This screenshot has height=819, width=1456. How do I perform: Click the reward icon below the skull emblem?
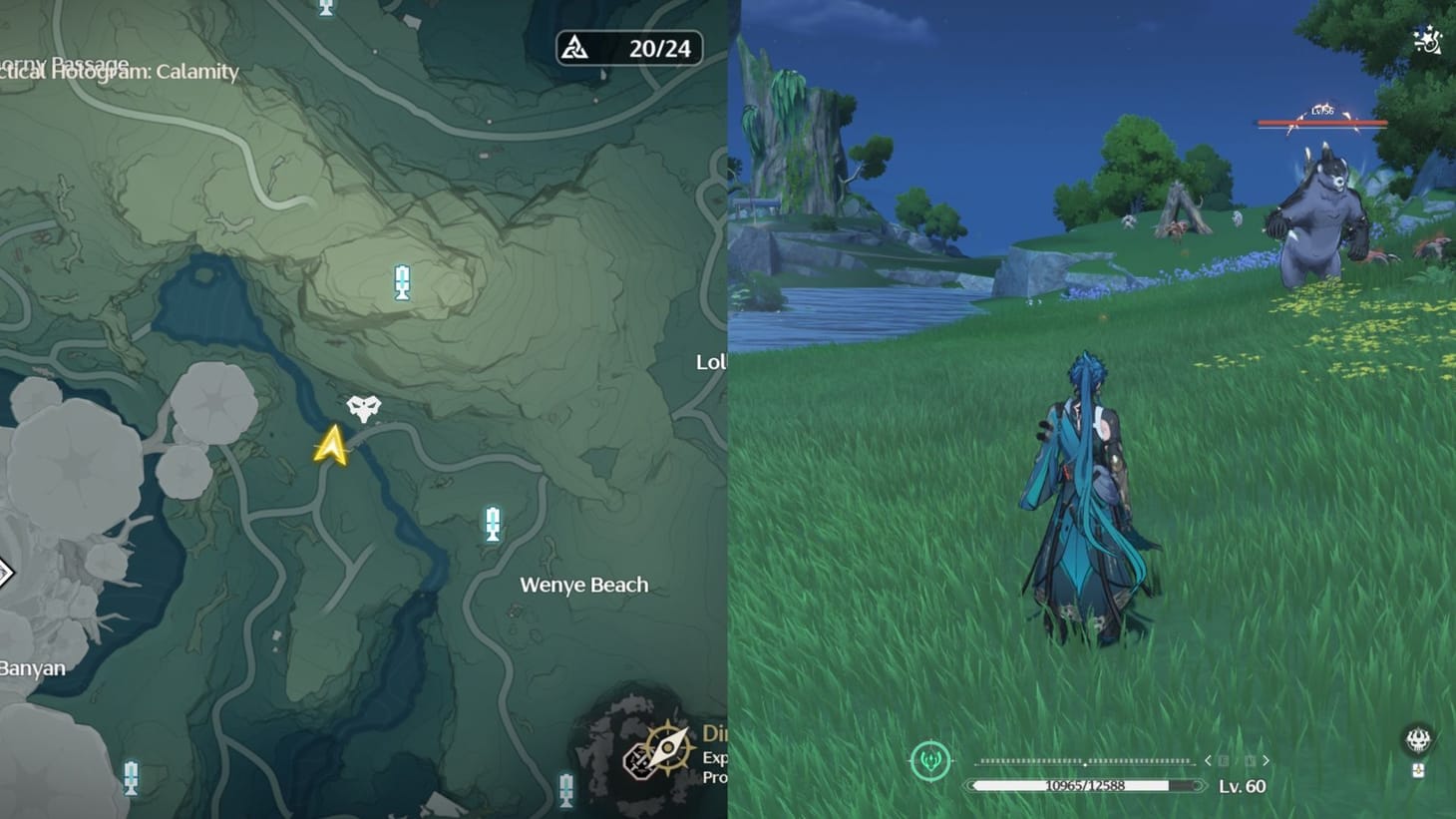1420,771
